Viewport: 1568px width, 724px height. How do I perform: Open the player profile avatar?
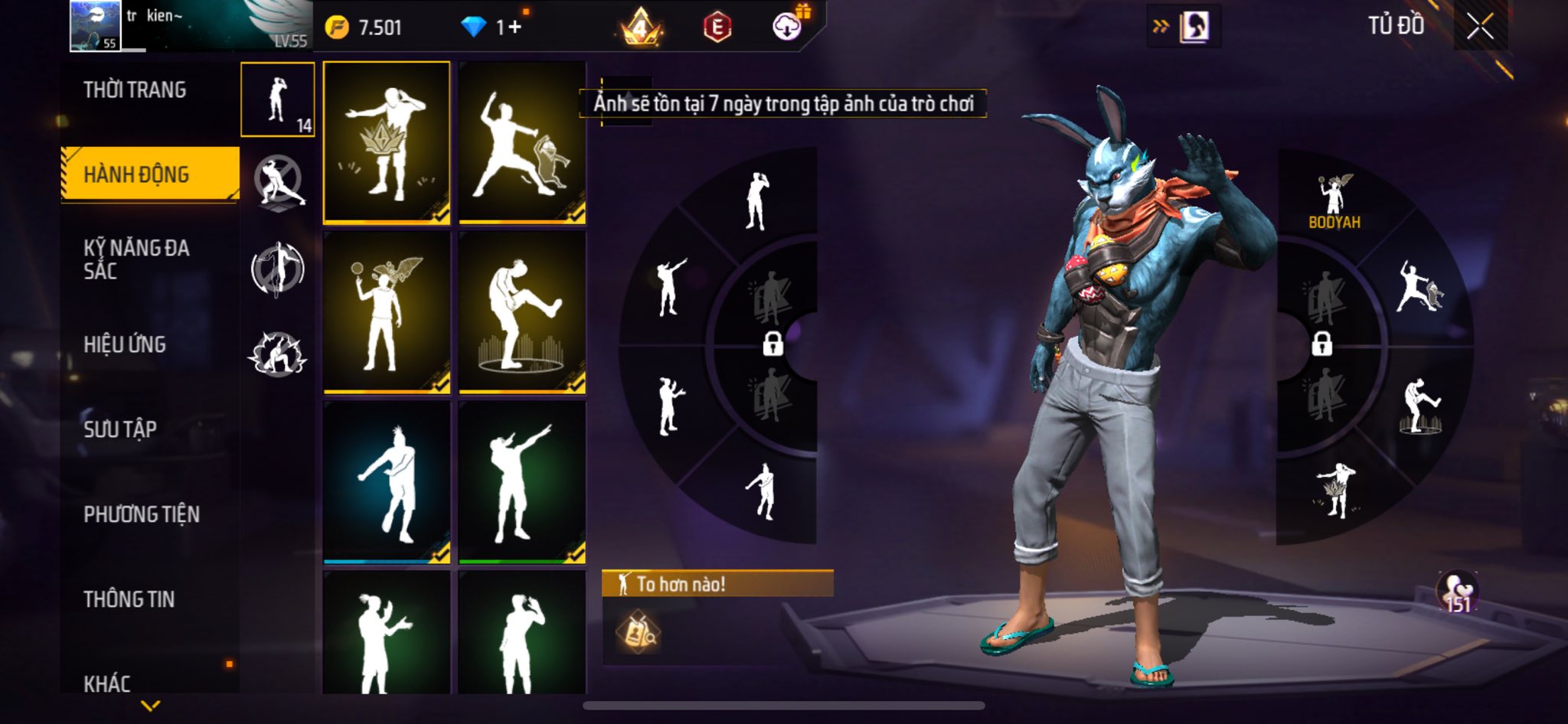point(95,25)
